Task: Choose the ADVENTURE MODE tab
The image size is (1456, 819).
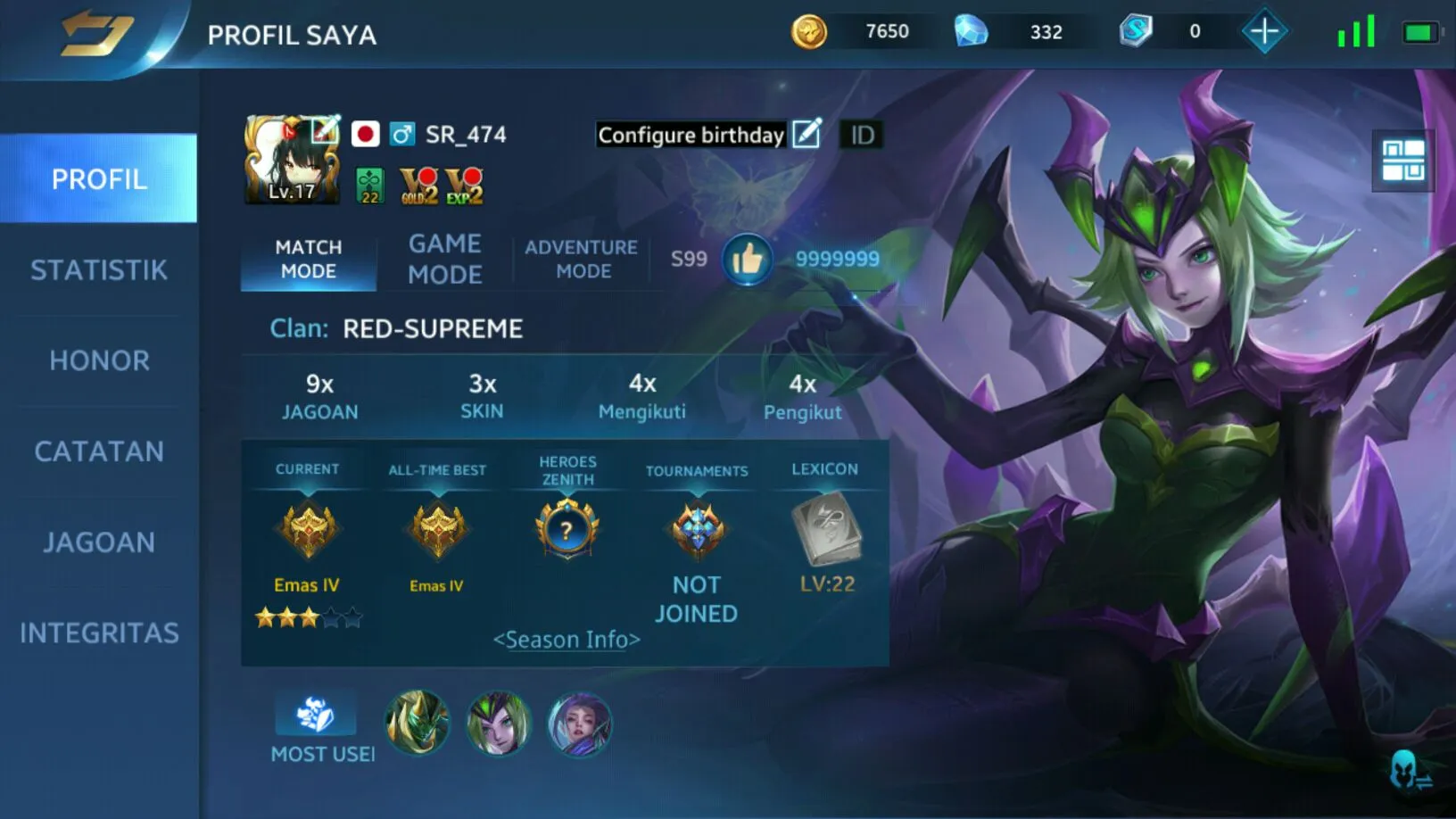Action: 582,259
